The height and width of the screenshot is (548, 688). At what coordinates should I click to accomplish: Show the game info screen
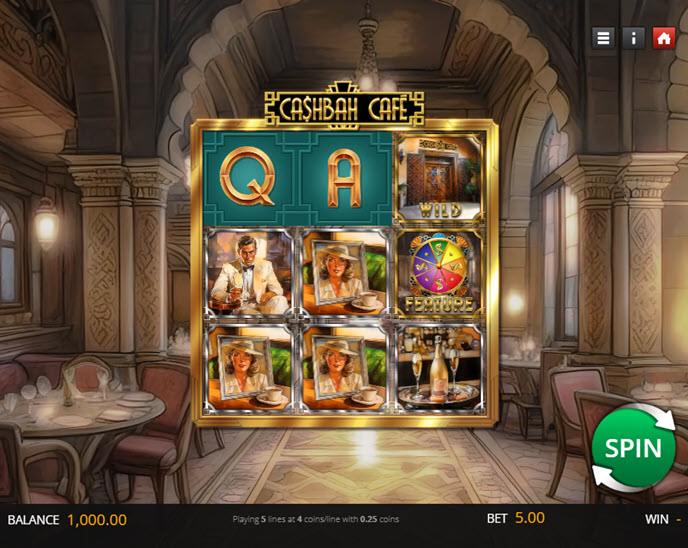(633, 38)
